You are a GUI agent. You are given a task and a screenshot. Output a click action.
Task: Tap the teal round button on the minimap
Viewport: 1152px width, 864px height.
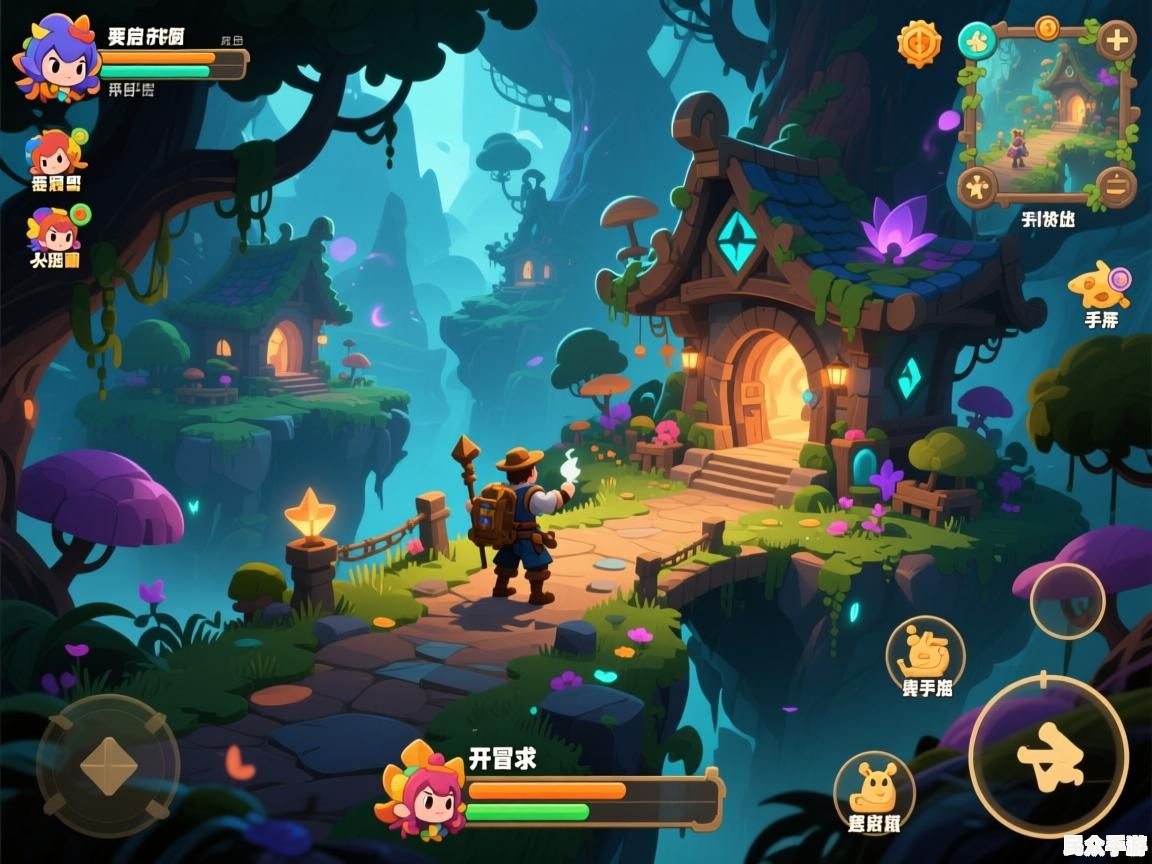click(977, 41)
